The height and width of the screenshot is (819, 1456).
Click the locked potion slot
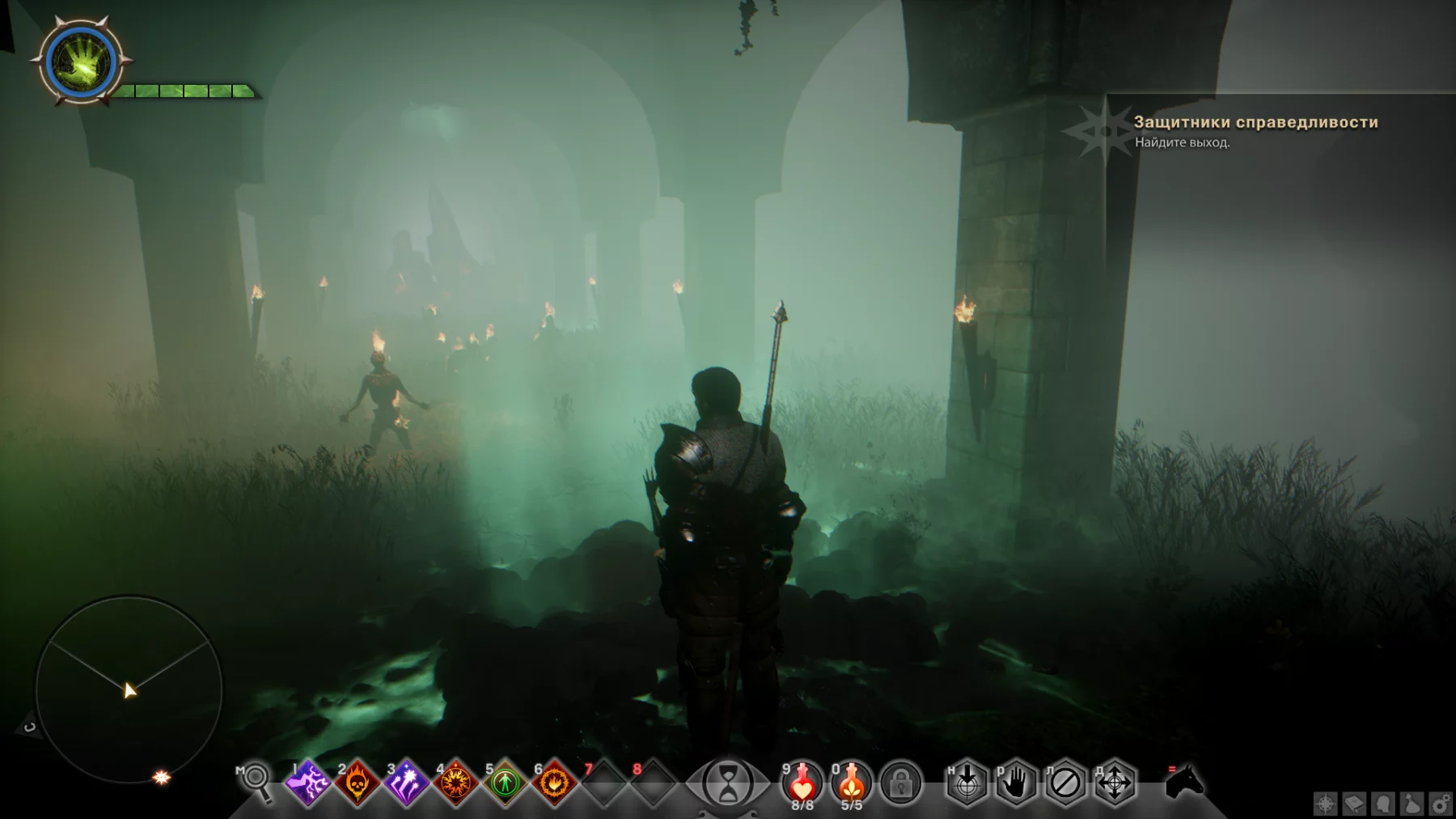point(901,783)
